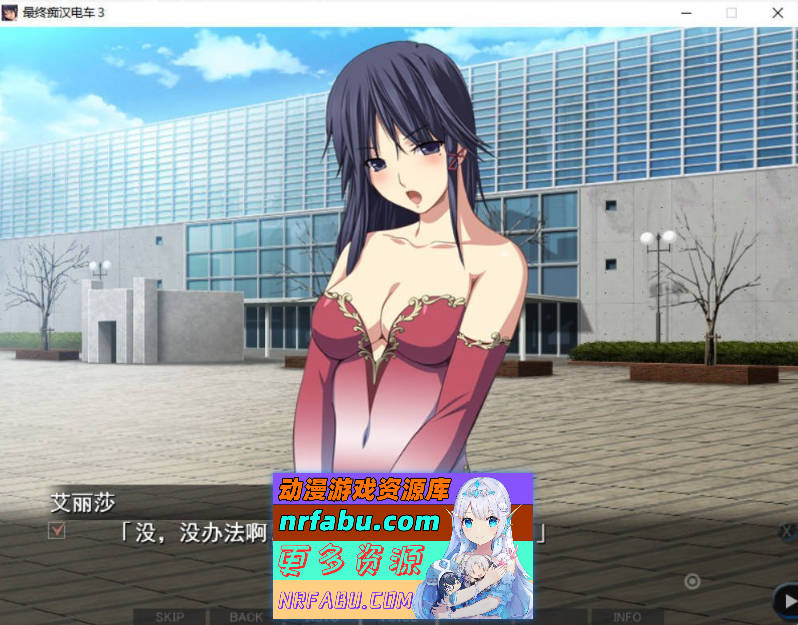This screenshot has height=625, width=798.
Task: Click the play arrow to advance dialogue
Action: click(x=787, y=600)
